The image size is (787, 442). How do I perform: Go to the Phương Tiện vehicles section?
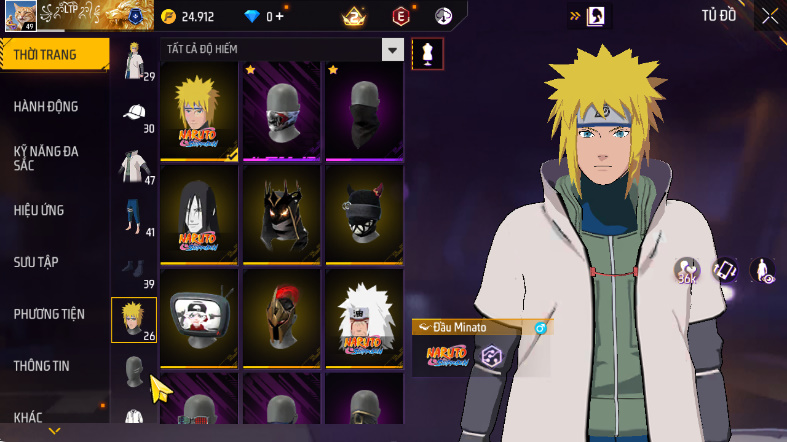point(49,314)
